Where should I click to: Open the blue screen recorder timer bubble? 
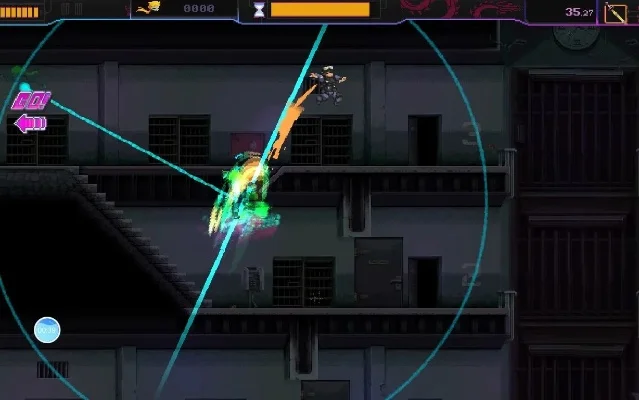tap(47, 329)
